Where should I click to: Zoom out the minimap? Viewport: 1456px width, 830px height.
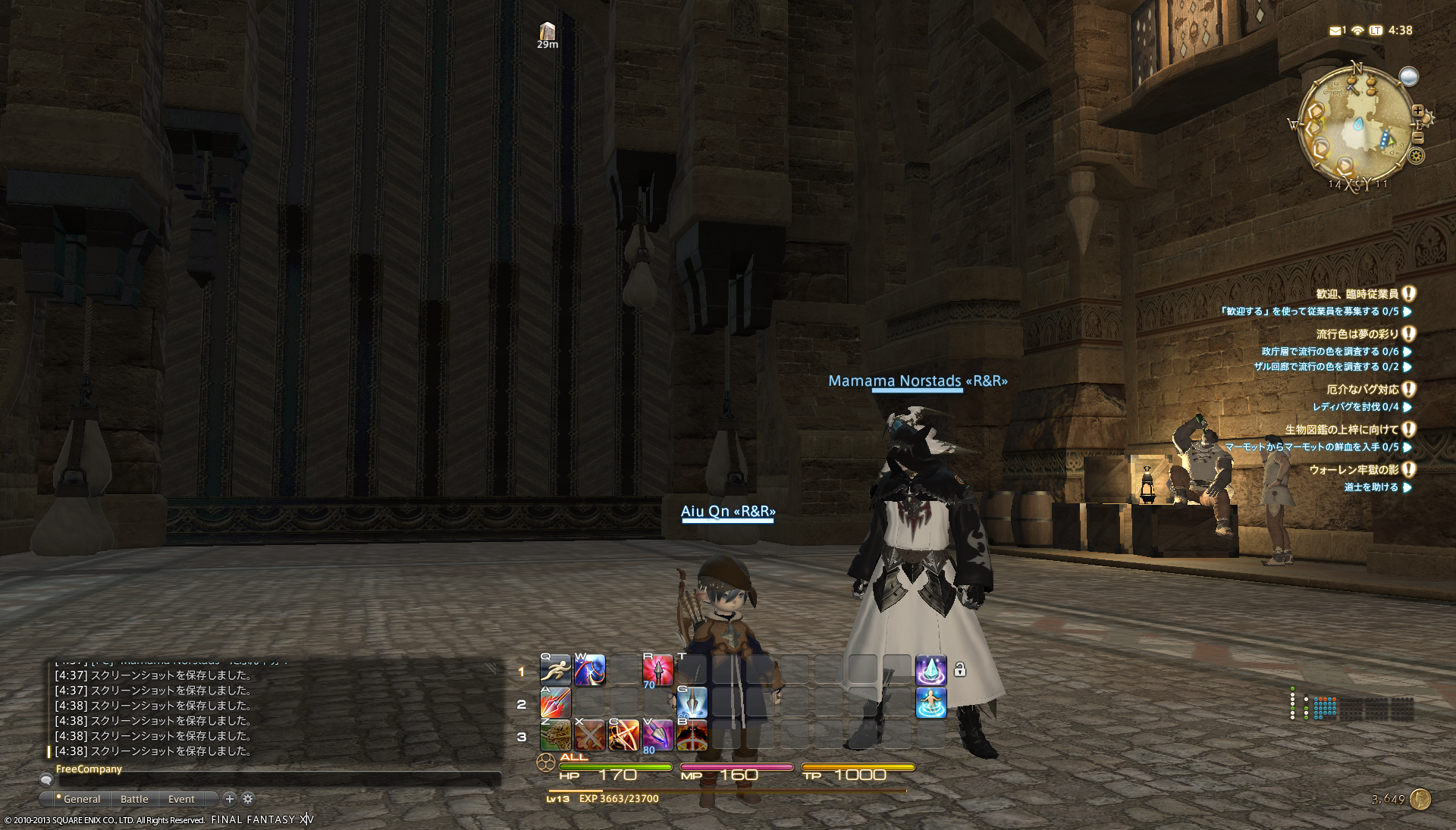pos(1418,138)
